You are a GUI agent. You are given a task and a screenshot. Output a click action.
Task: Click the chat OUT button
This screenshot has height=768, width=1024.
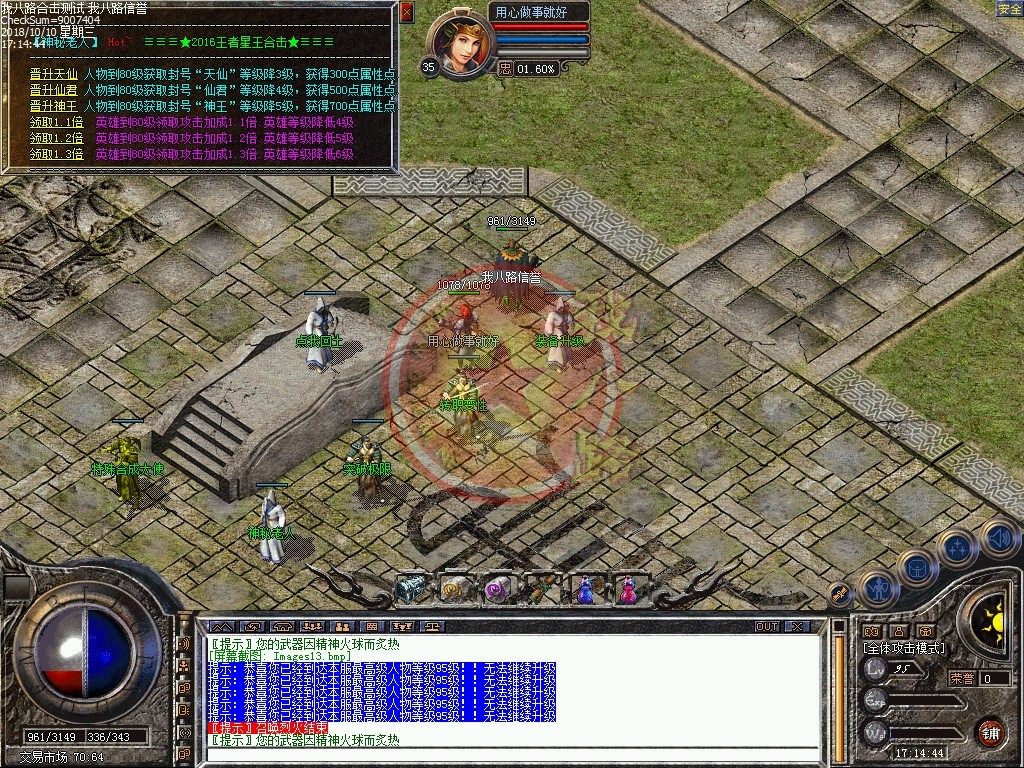[766, 627]
